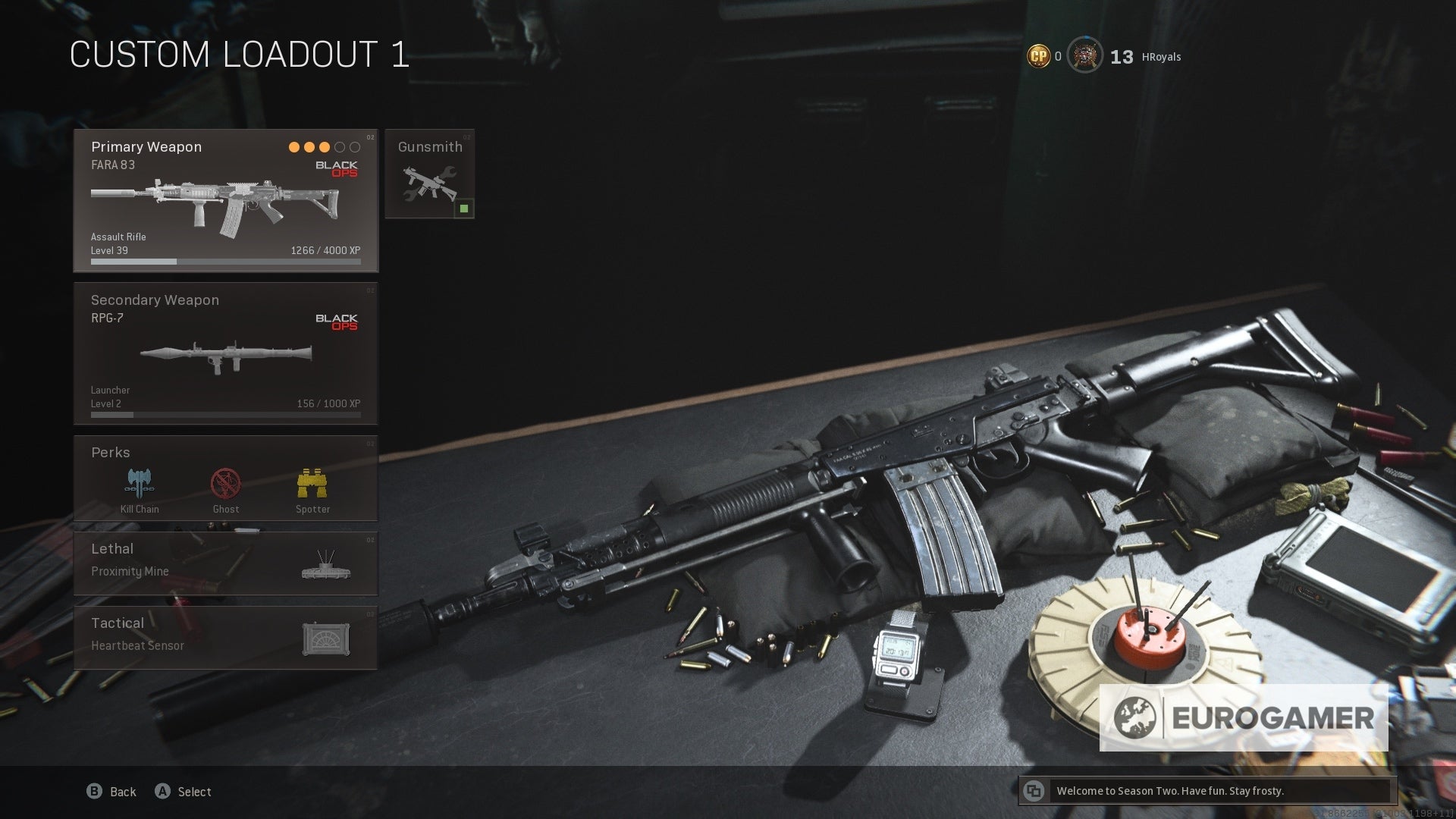Click the Spotter perk icon

(312, 483)
